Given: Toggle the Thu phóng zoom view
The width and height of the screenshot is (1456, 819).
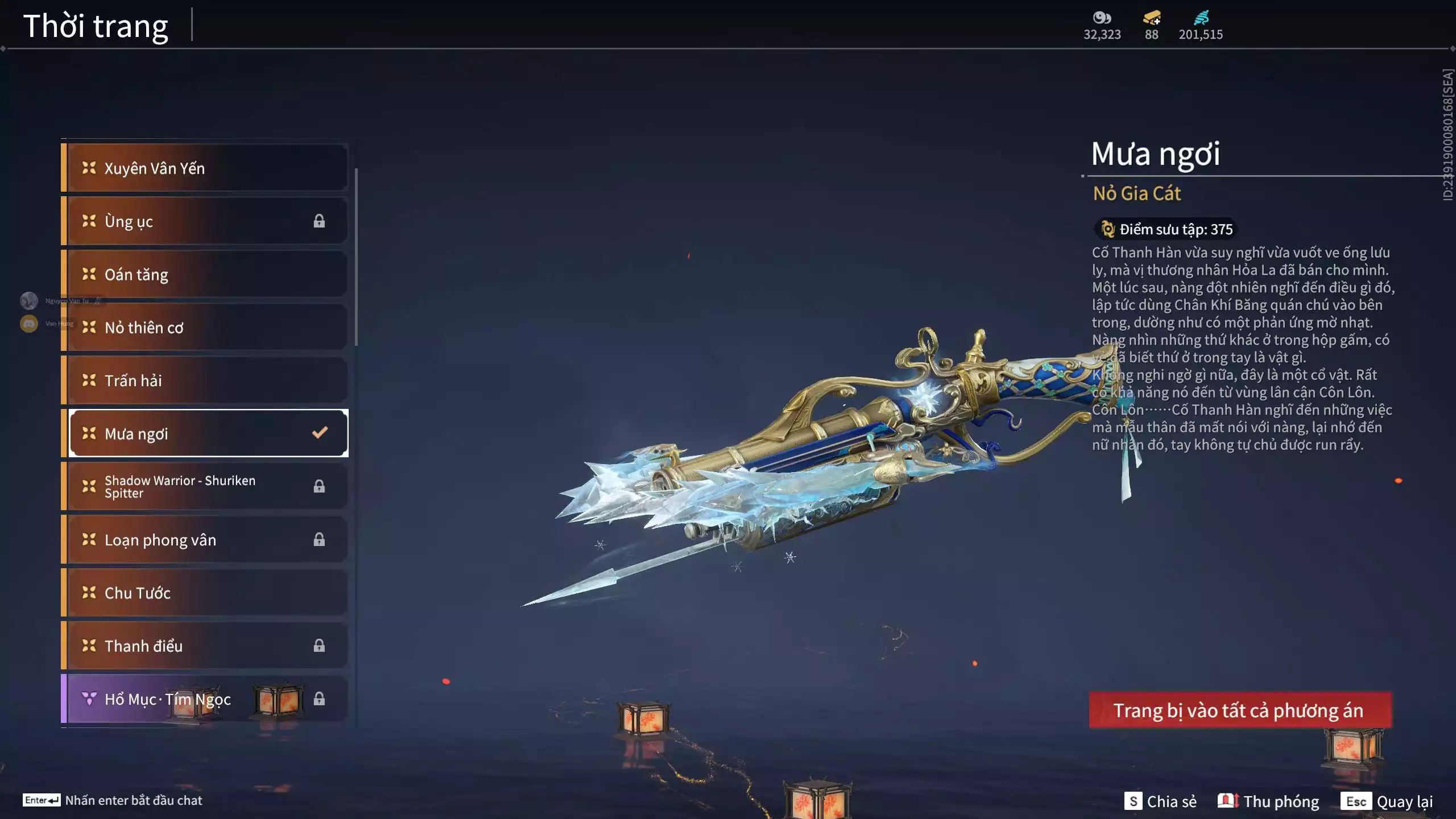Looking at the screenshot, I should pos(1268,801).
